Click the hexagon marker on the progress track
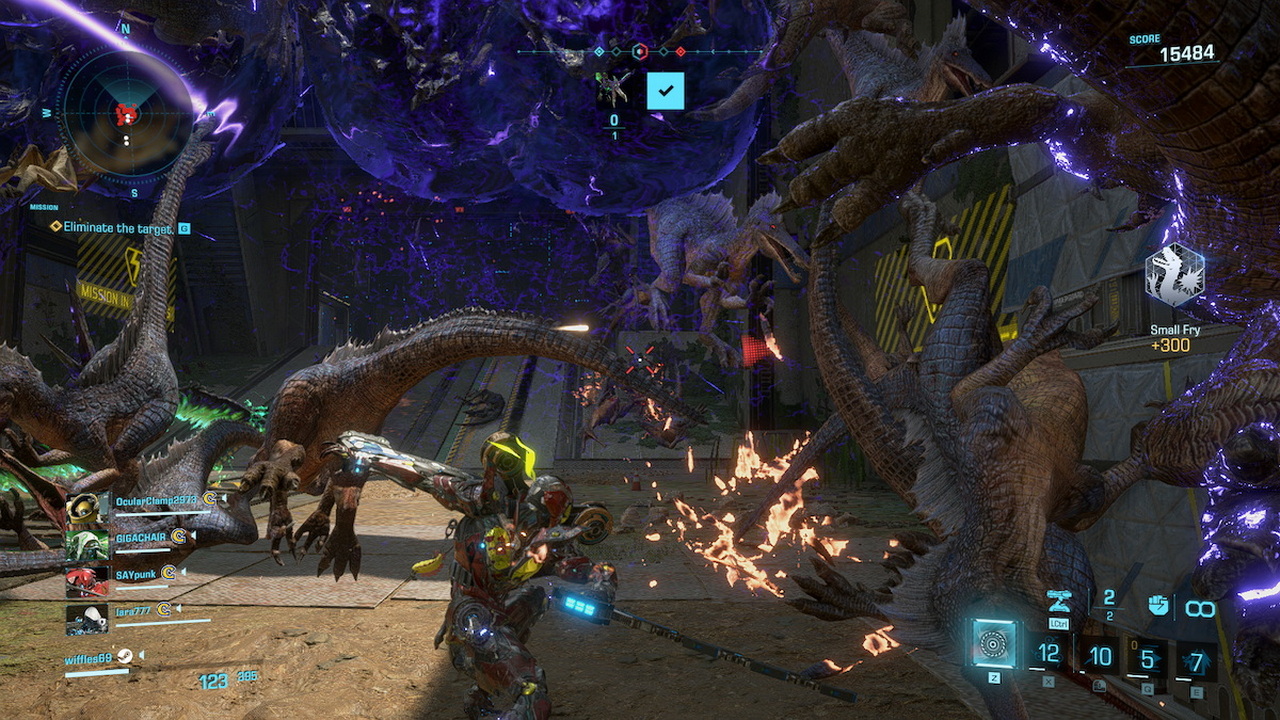Screen dimensions: 1280x720 [640, 52]
